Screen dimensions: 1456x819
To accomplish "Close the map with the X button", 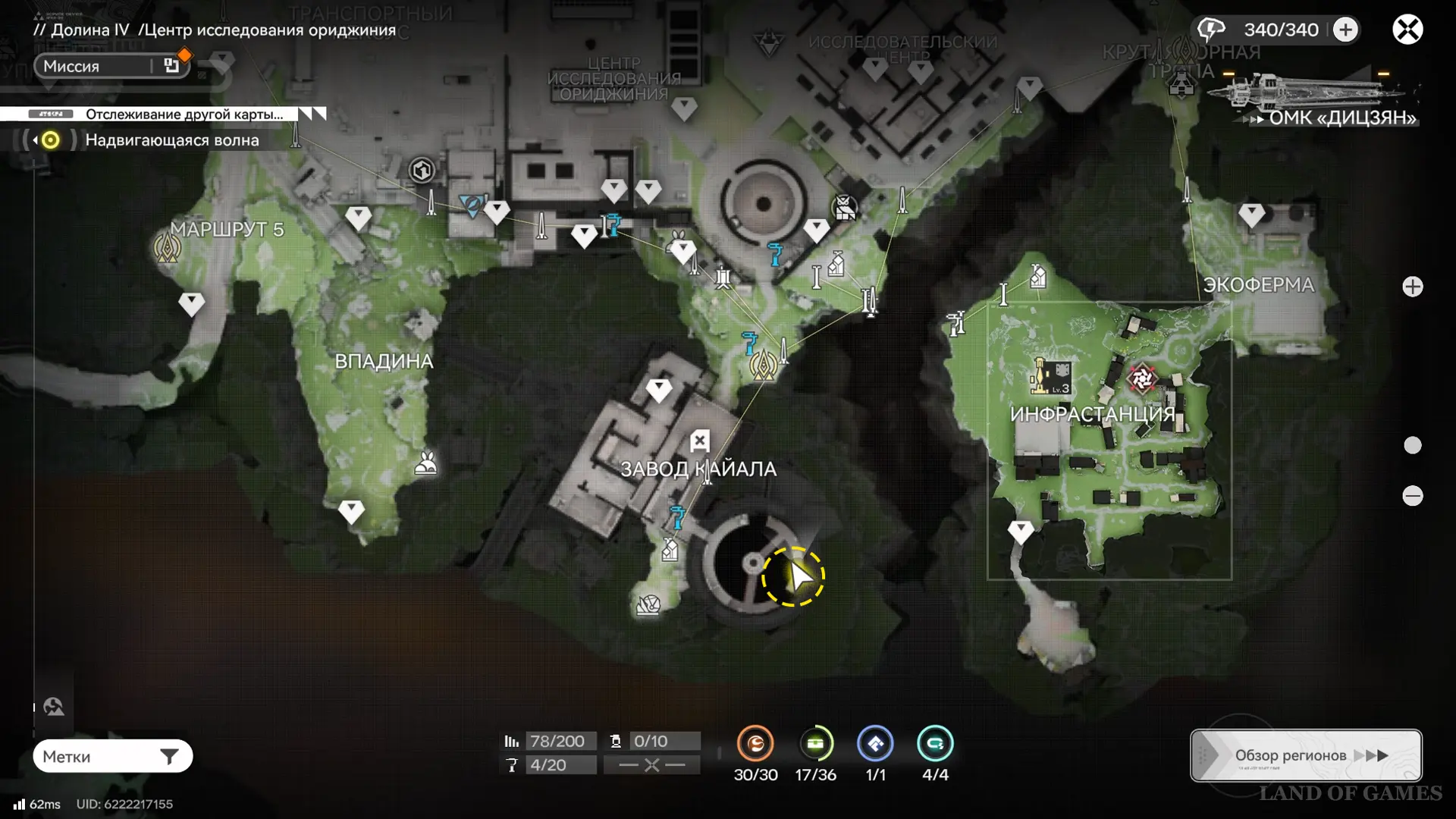I will click(1407, 30).
